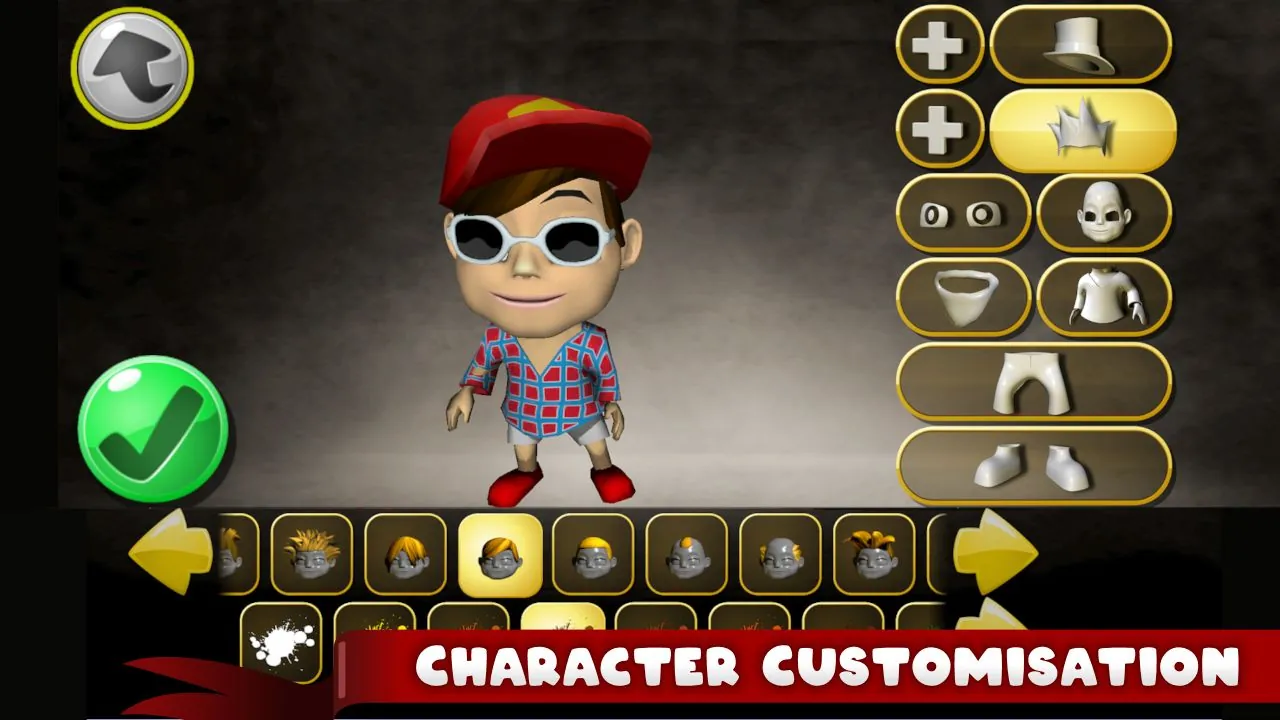
Task: Add a new hat using the top plus button
Action: 937,44
